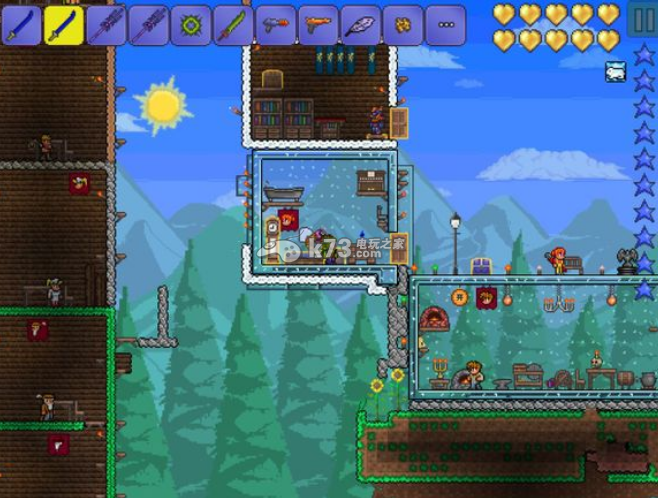Choose the green spiked ball hotbar slot
Screen dimensions: 658x498
point(191,24)
